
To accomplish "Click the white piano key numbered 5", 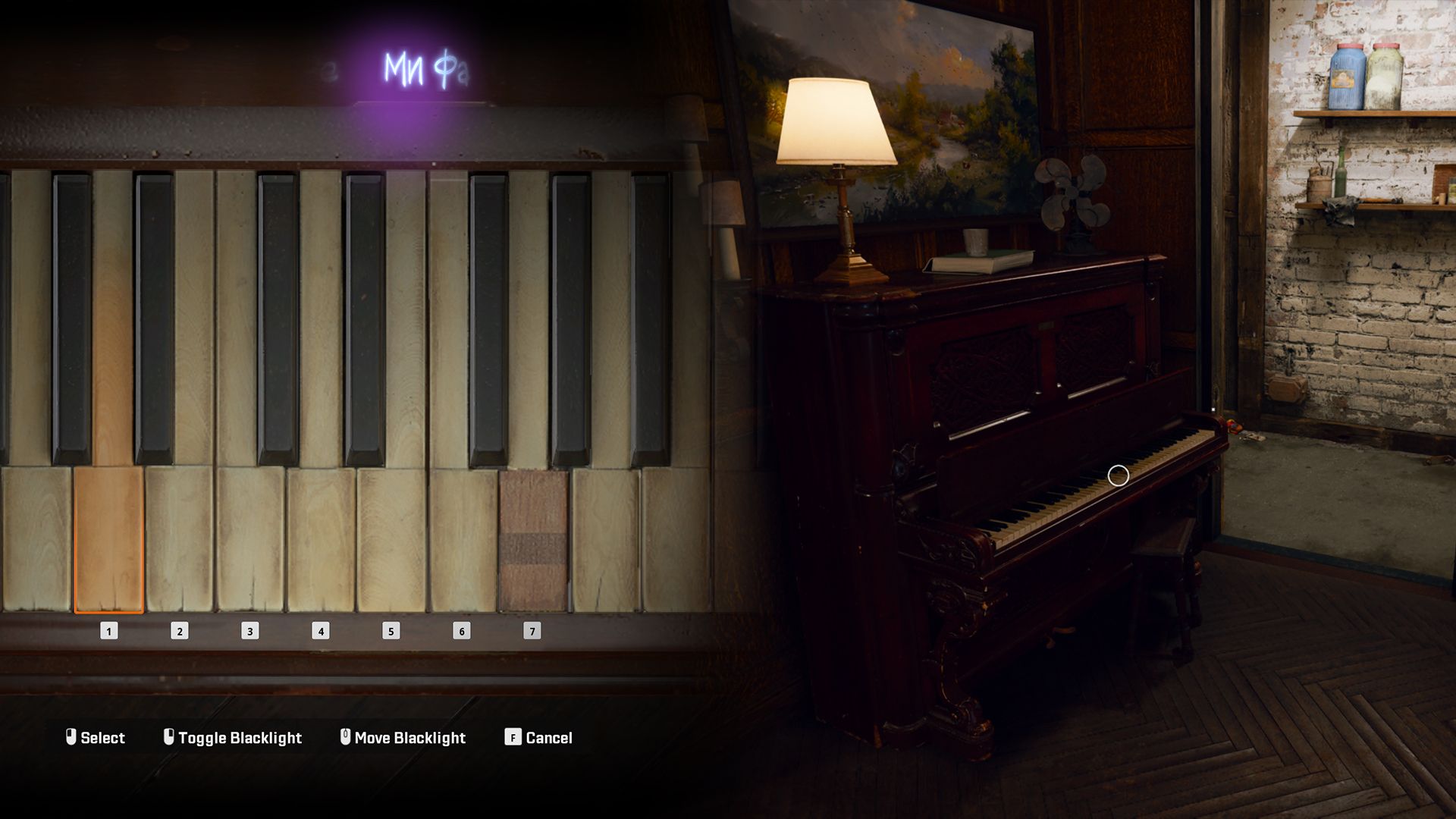I will tap(391, 538).
